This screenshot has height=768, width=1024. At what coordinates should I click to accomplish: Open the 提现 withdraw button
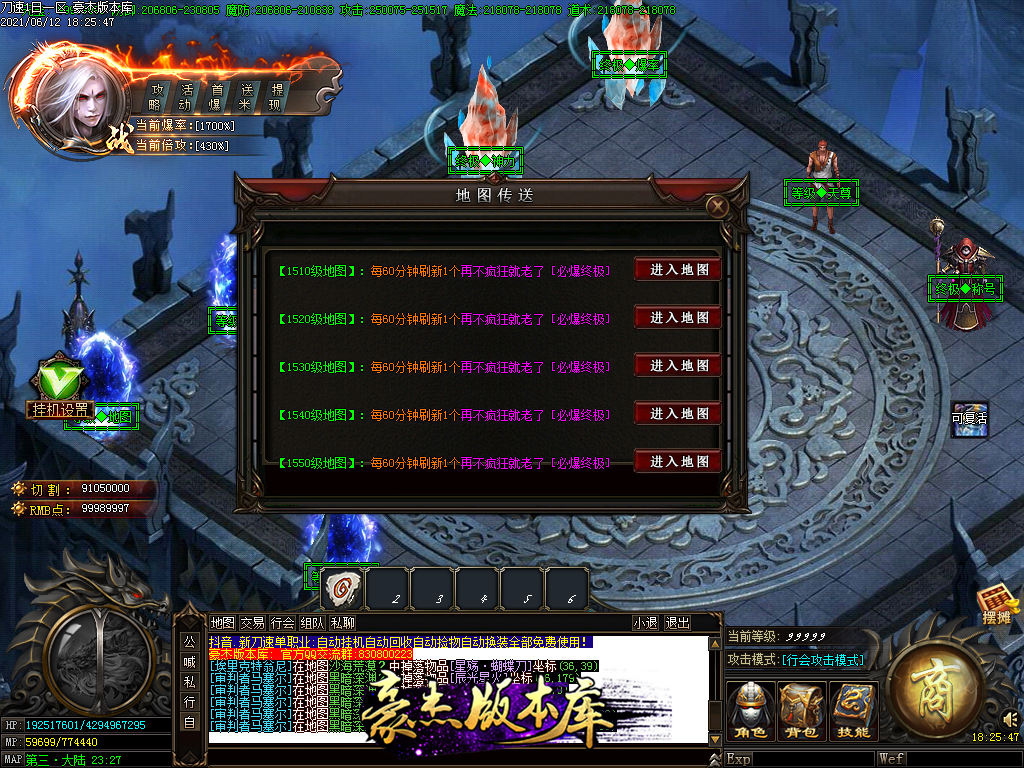pos(276,96)
